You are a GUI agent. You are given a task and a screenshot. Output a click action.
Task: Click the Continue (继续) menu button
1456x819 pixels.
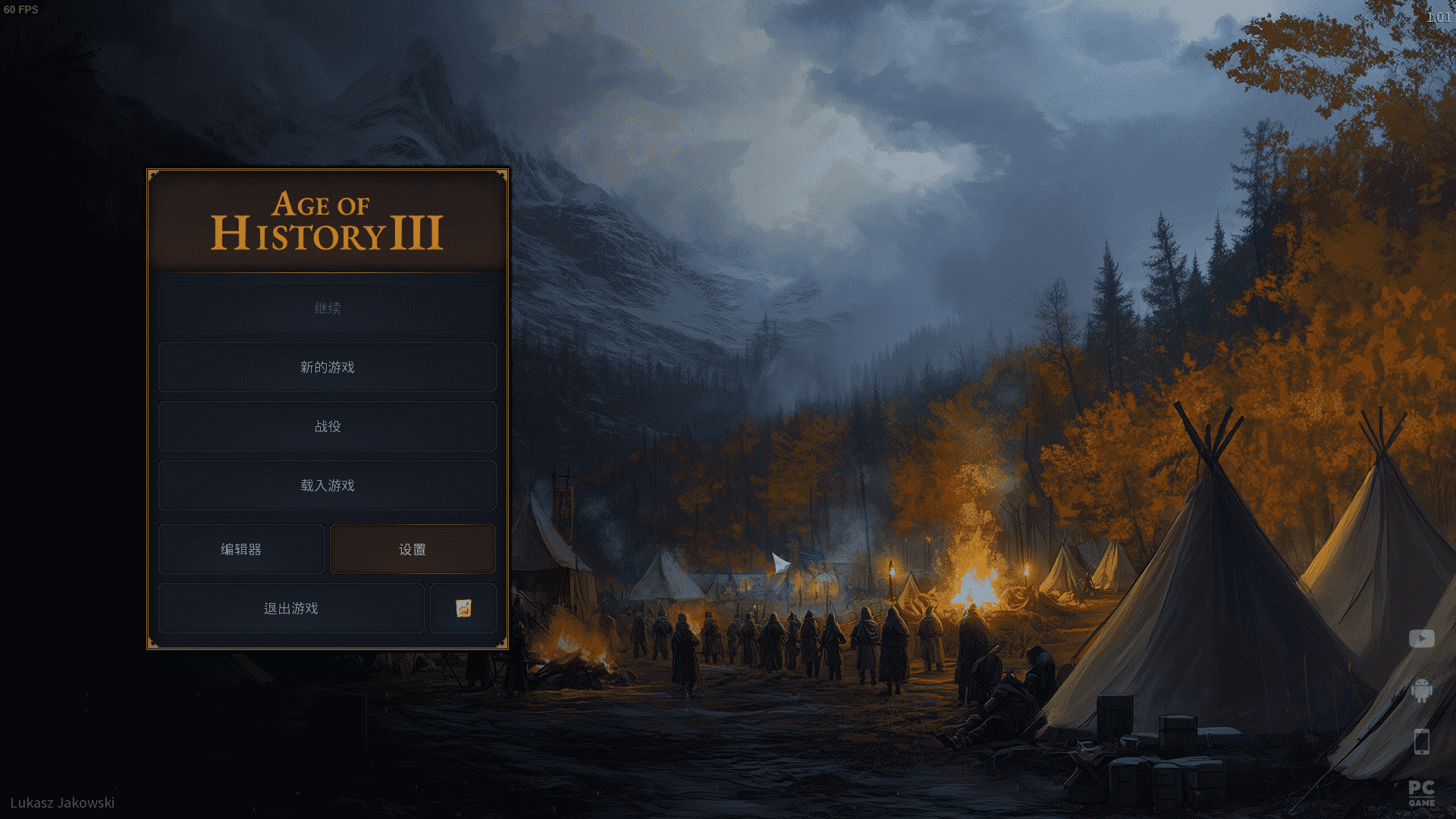328,308
